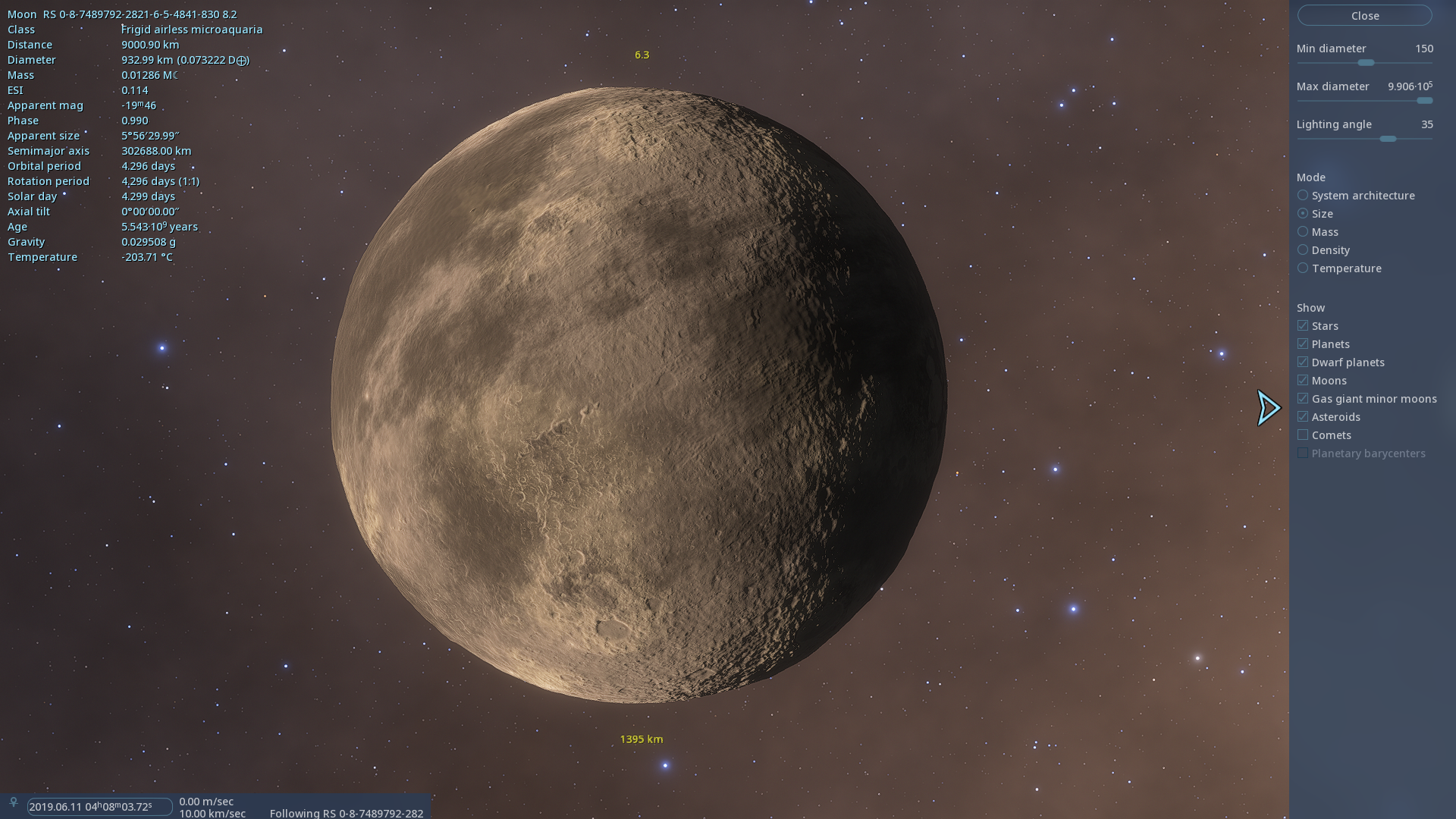Viewport: 1456px width, 819px height.
Task: Close the system browser panel
Action: coord(1364,16)
